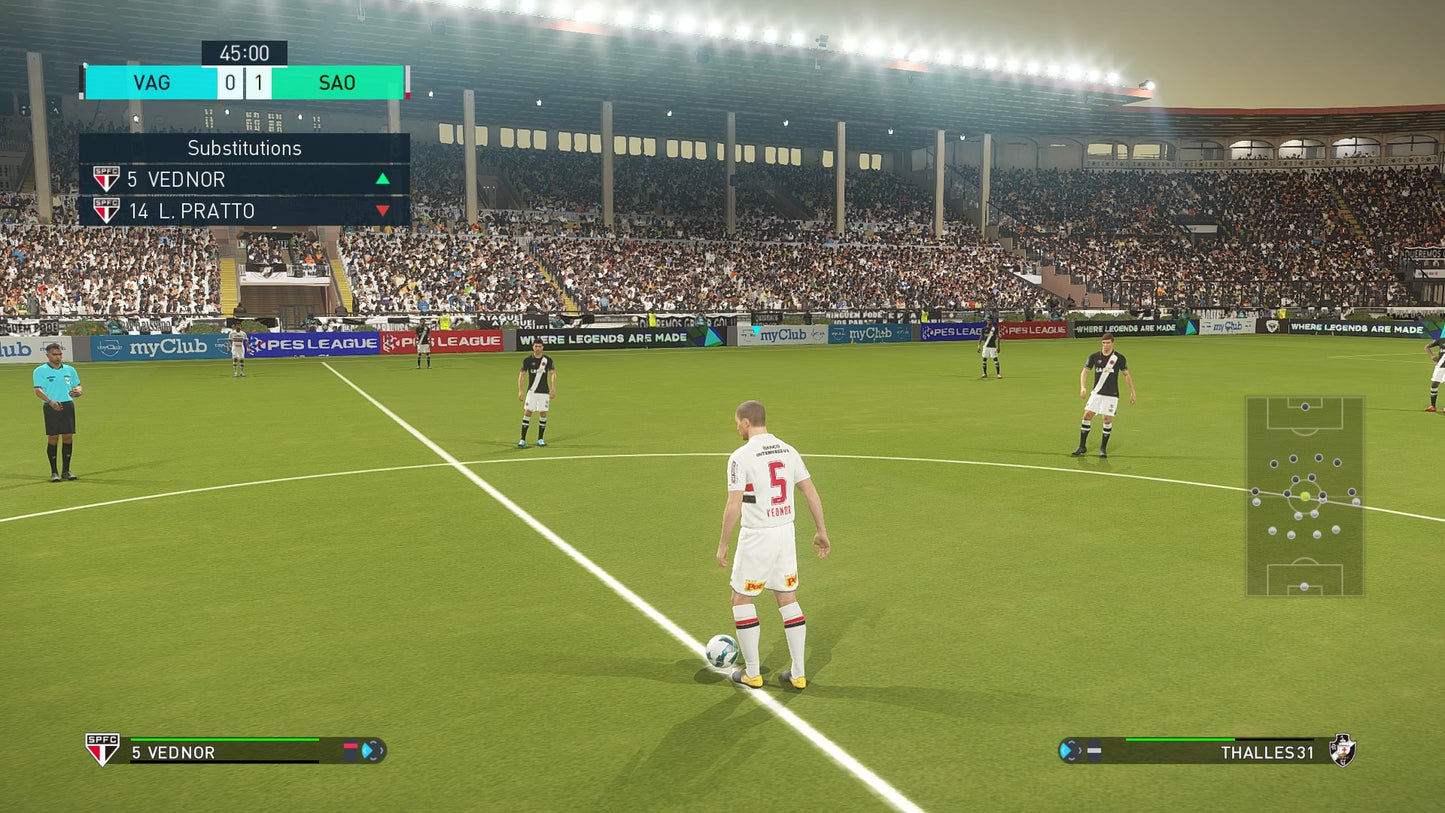Click the green up arrow for substitute VEDNOR
Image resolution: width=1445 pixels, height=813 pixels.
(383, 179)
